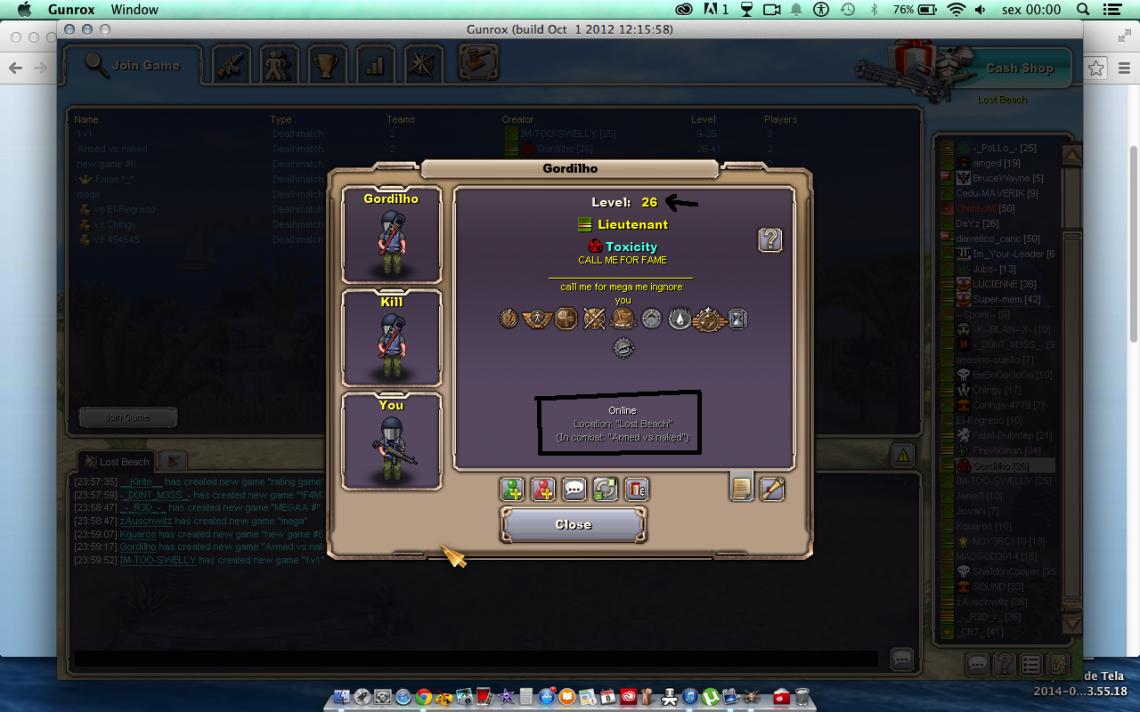
Task: Click the question mark help button
Action: coord(770,240)
